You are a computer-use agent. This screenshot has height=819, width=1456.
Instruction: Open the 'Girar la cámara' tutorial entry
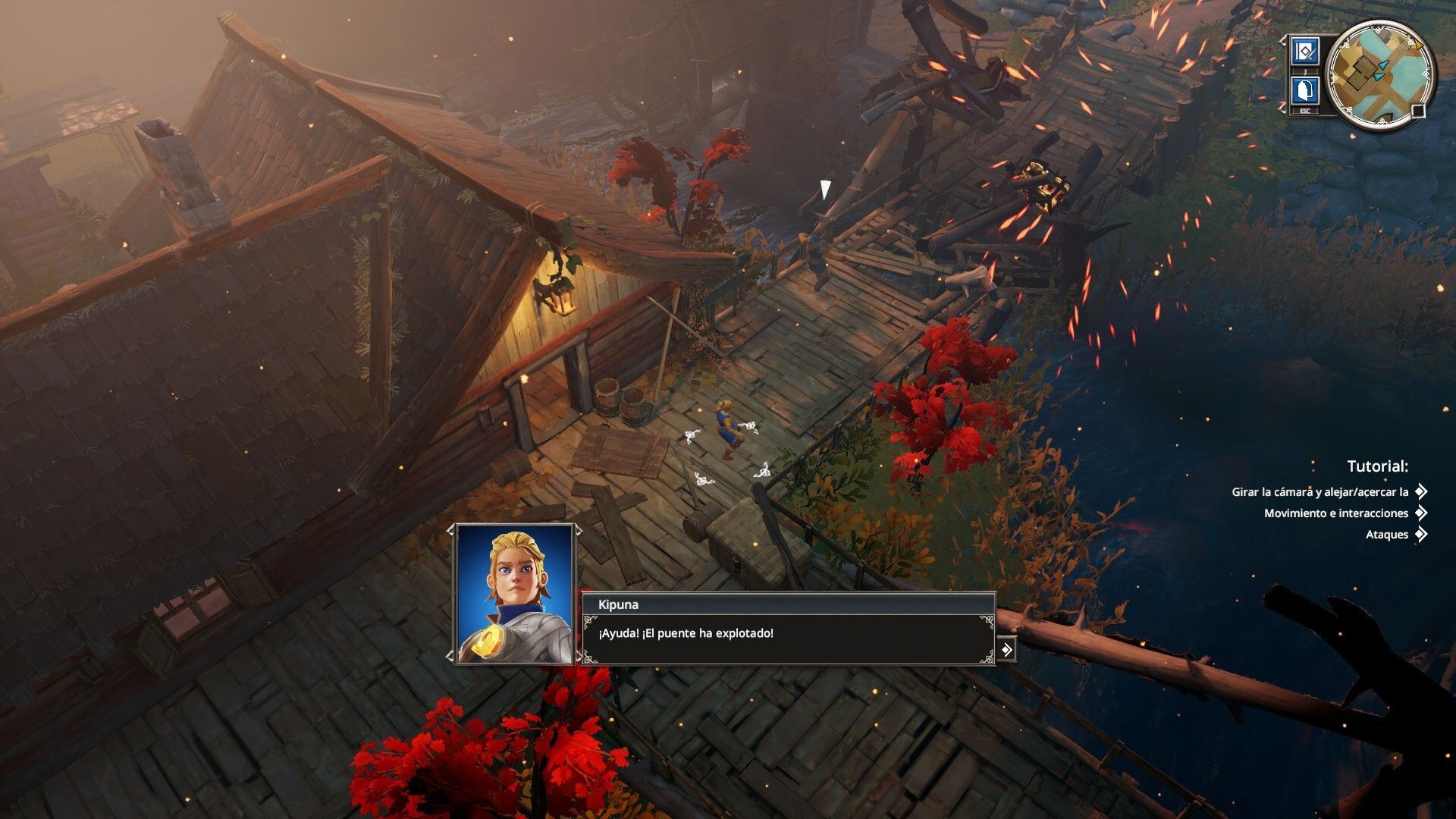[x=1320, y=492]
